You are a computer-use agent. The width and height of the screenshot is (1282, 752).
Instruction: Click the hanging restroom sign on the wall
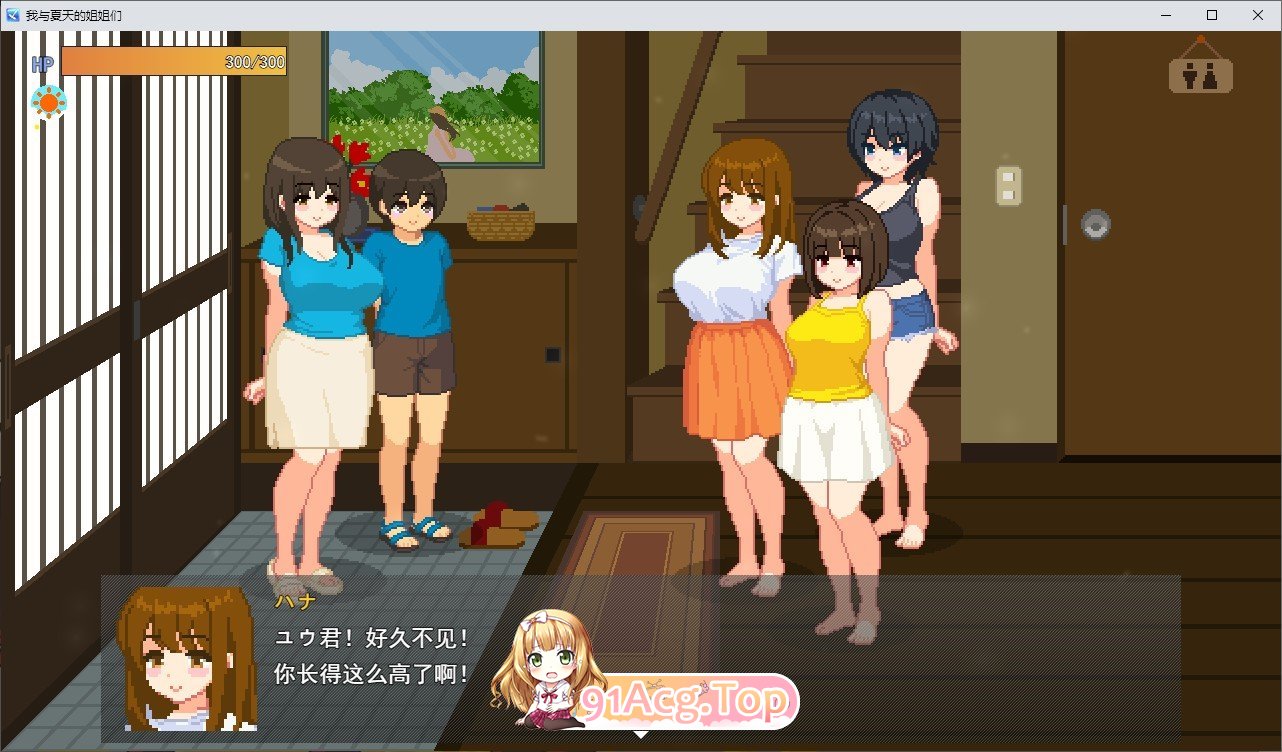point(1200,74)
